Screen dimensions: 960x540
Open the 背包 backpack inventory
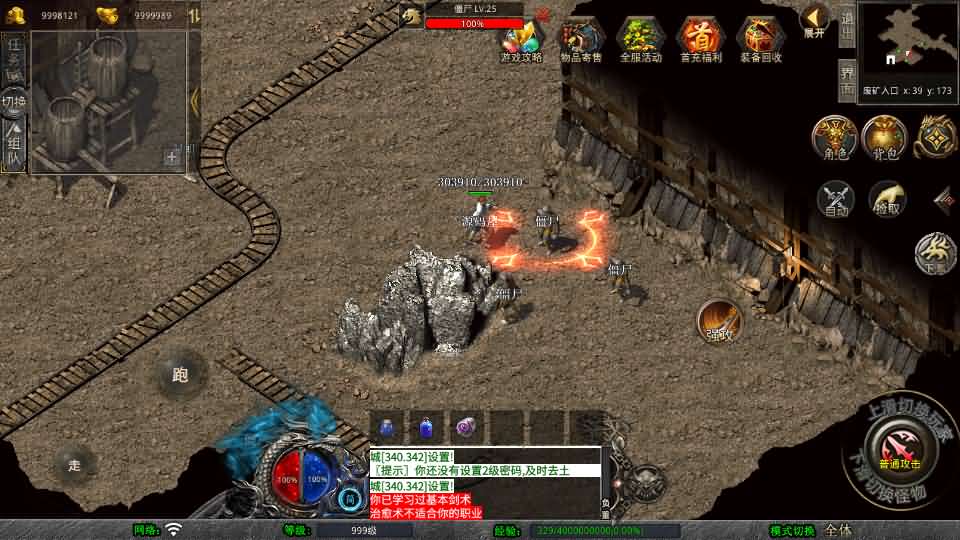885,138
